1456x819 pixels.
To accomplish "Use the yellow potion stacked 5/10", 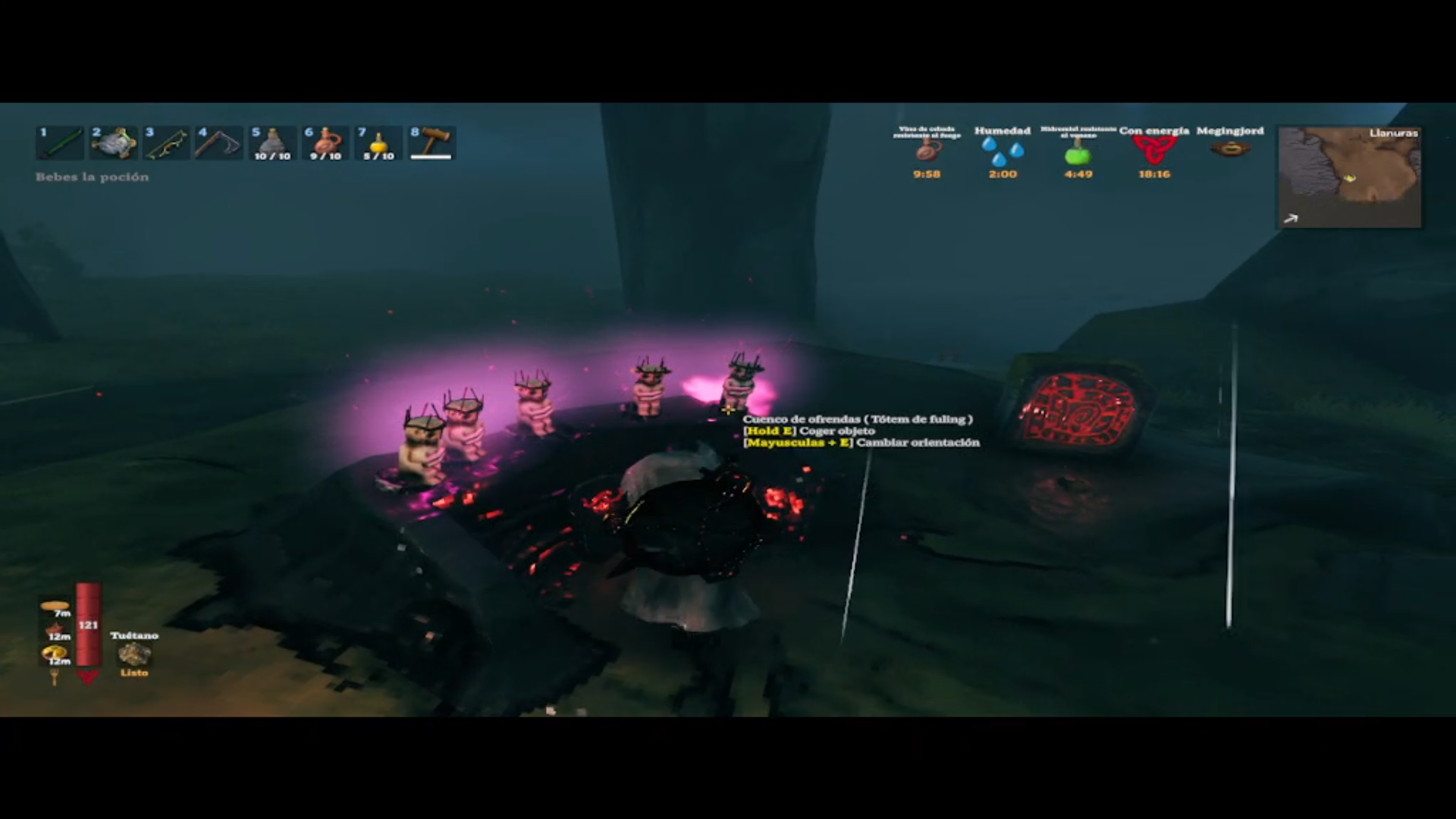I will coord(378,143).
